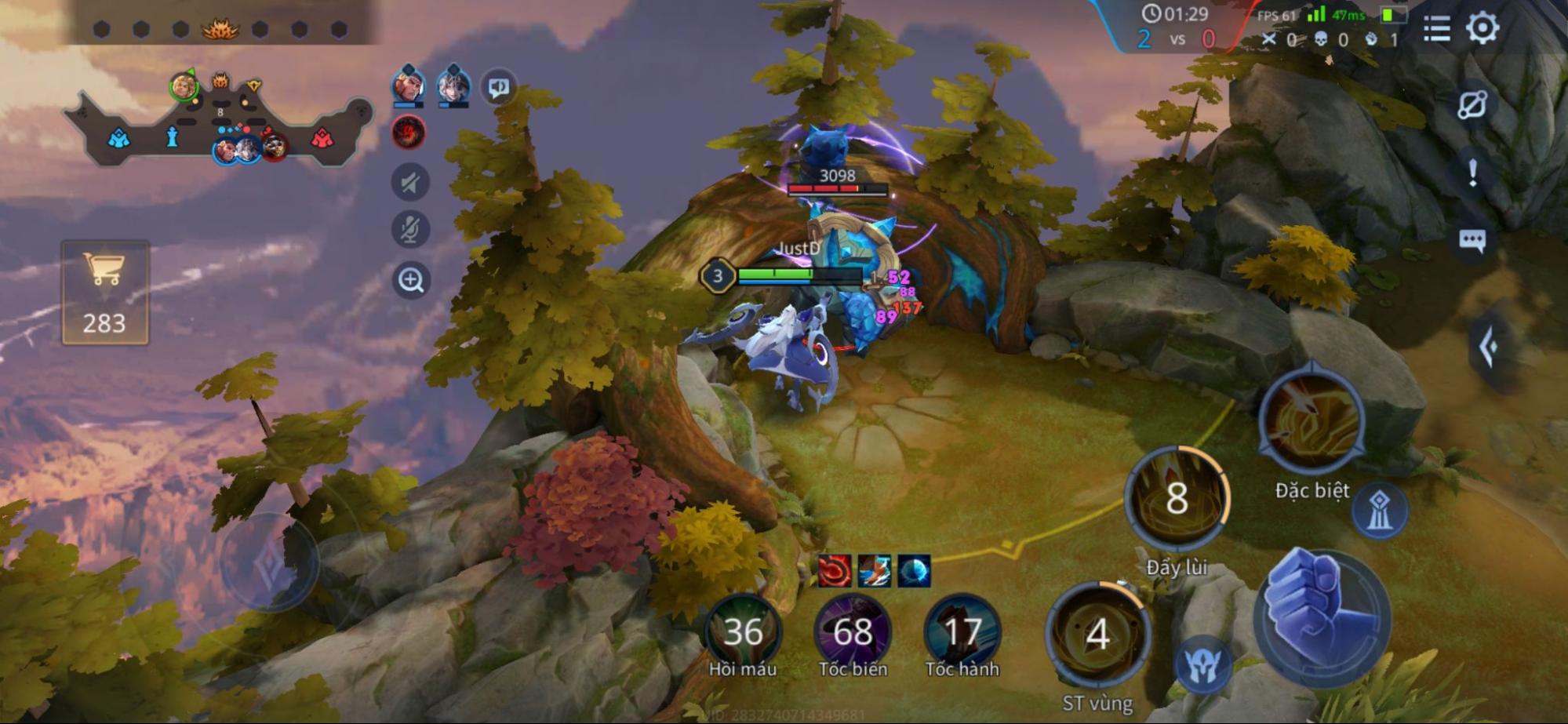Open the shop with the cart icon
The width and height of the screenshot is (1568, 724).
[105, 291]
